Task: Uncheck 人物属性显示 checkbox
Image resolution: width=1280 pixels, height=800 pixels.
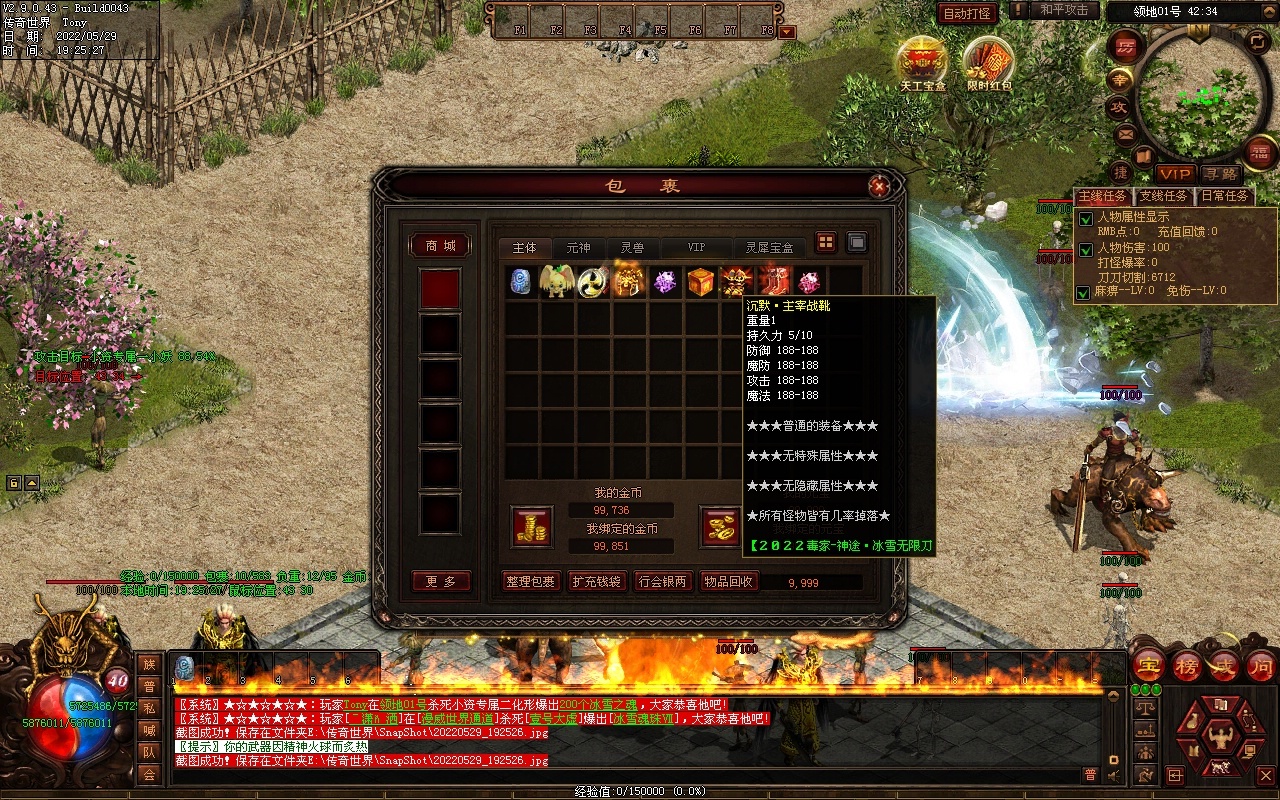Action: (1085, 219)
